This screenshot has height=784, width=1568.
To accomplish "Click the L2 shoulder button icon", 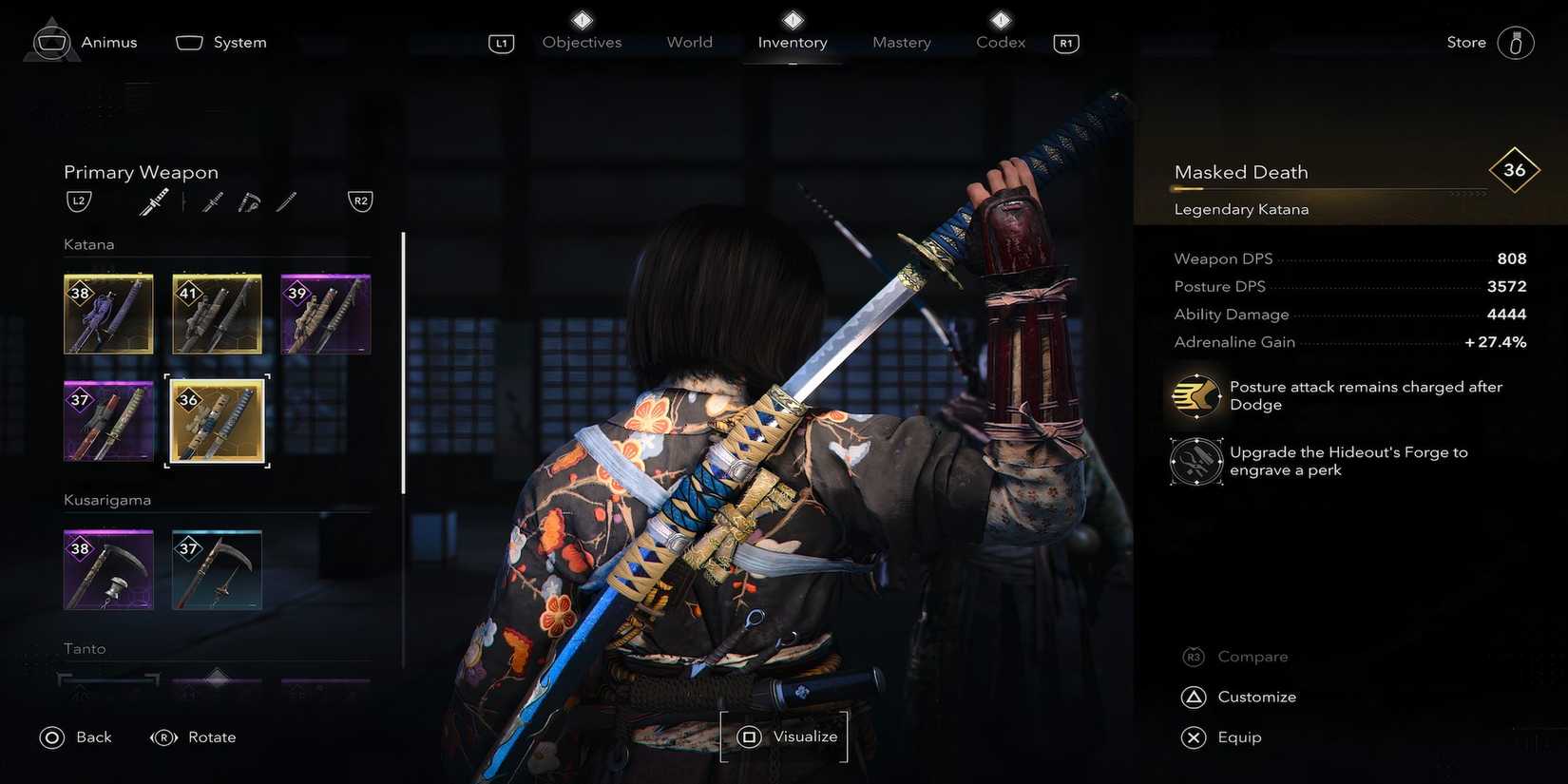I will [x=78, y=201].
